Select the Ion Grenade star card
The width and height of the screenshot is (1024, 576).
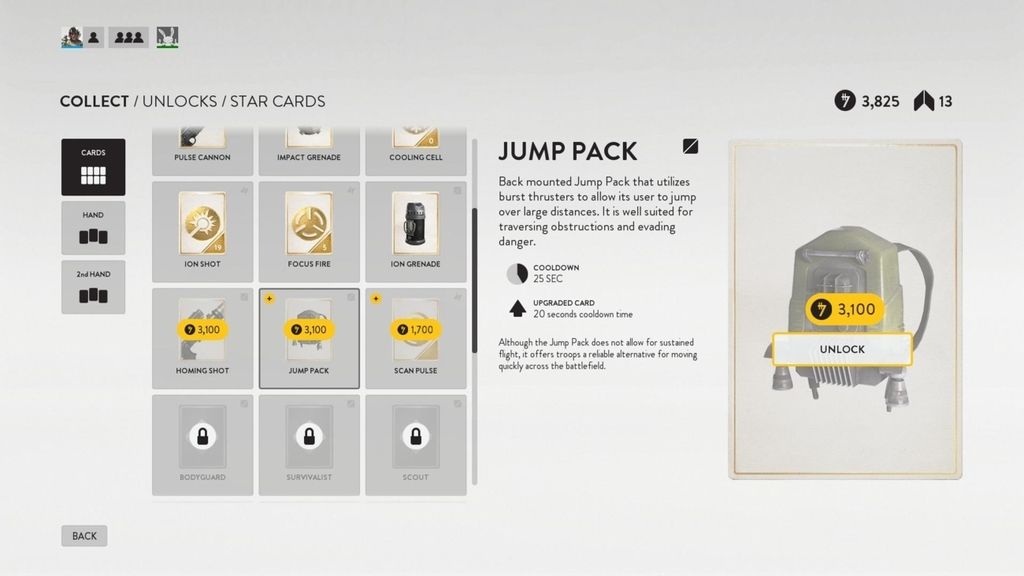point(415,231)
